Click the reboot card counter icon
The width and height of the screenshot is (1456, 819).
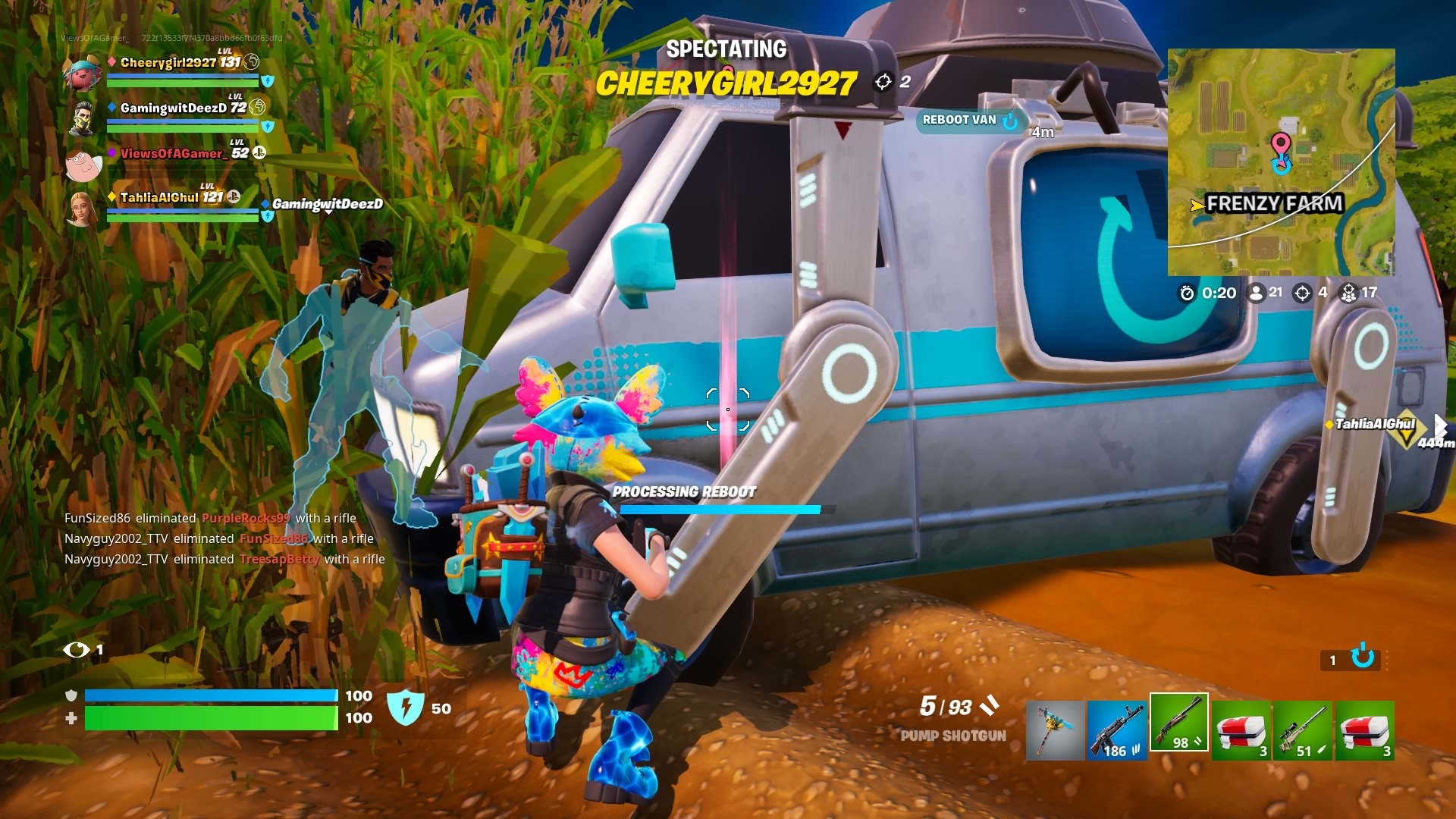1362,657
